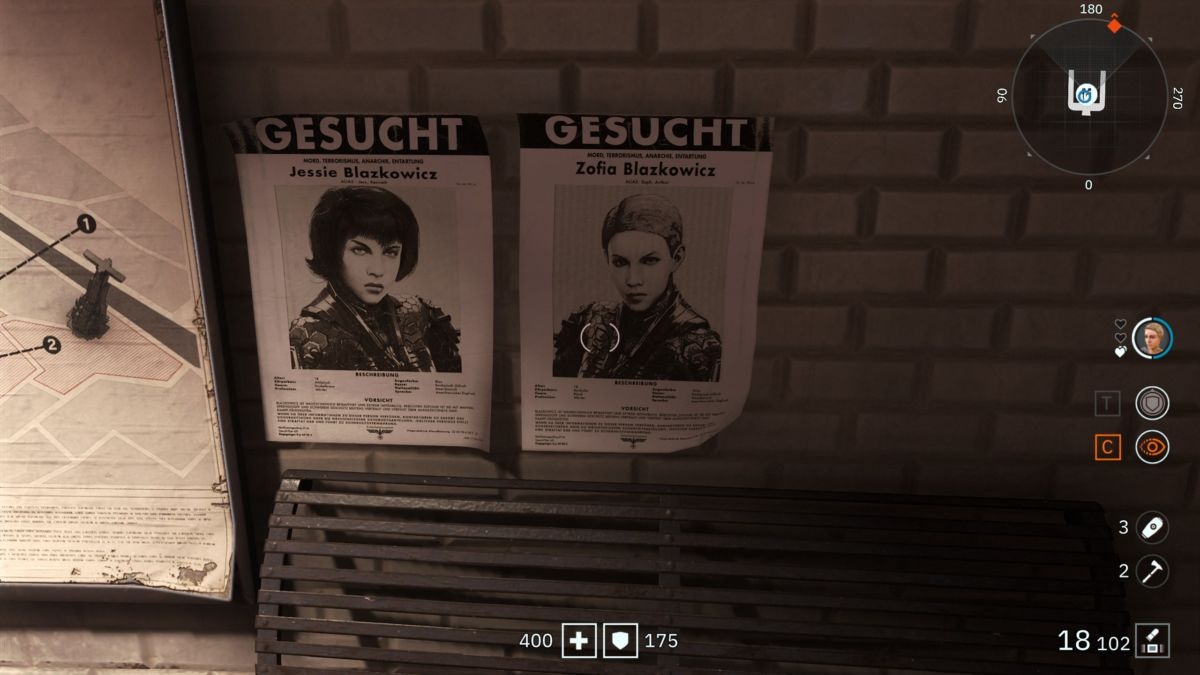Screen dimensions: 1200x675
Task: Click the co-op partner portrait
Action: [x=1152, y=338]
